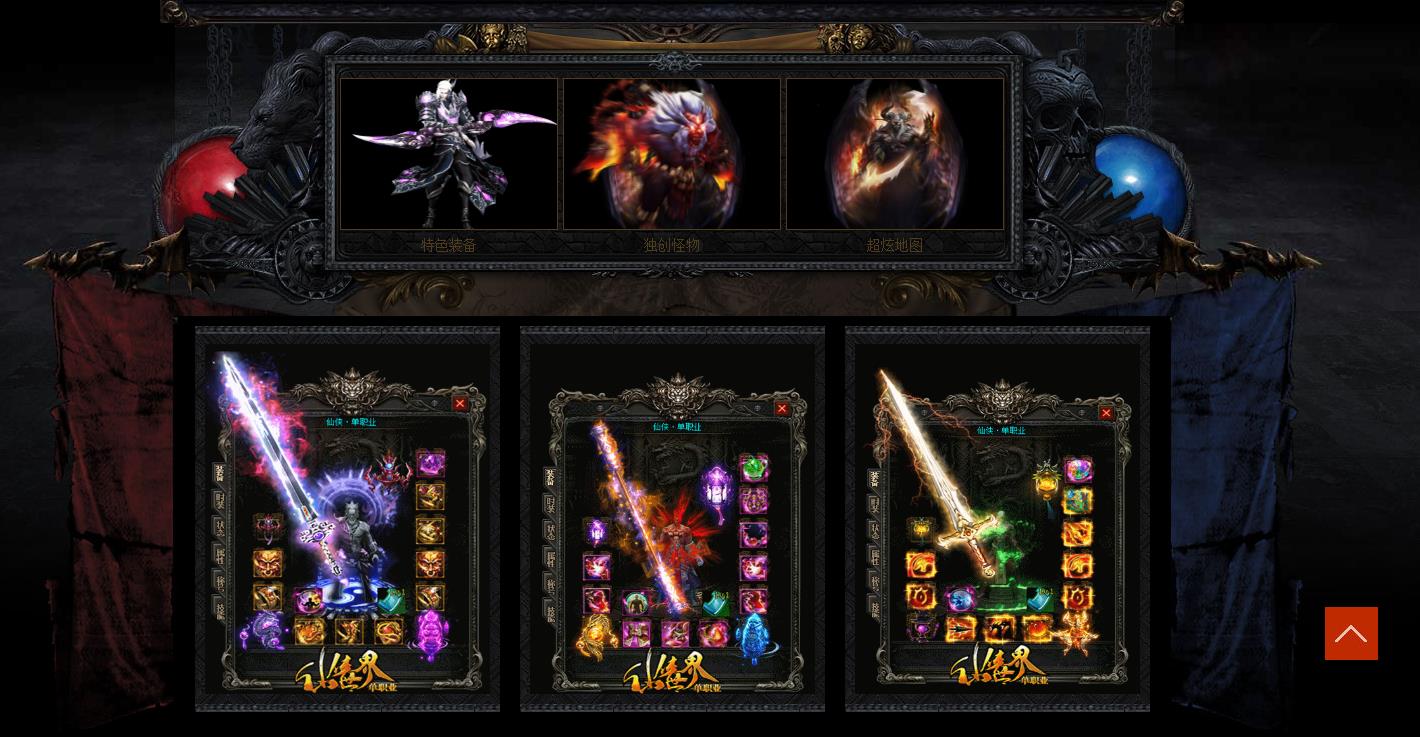Viewport: 1420px width, 737px height.
Task: Click the red back-to-top arrow button
Action: coord(1351,633)
